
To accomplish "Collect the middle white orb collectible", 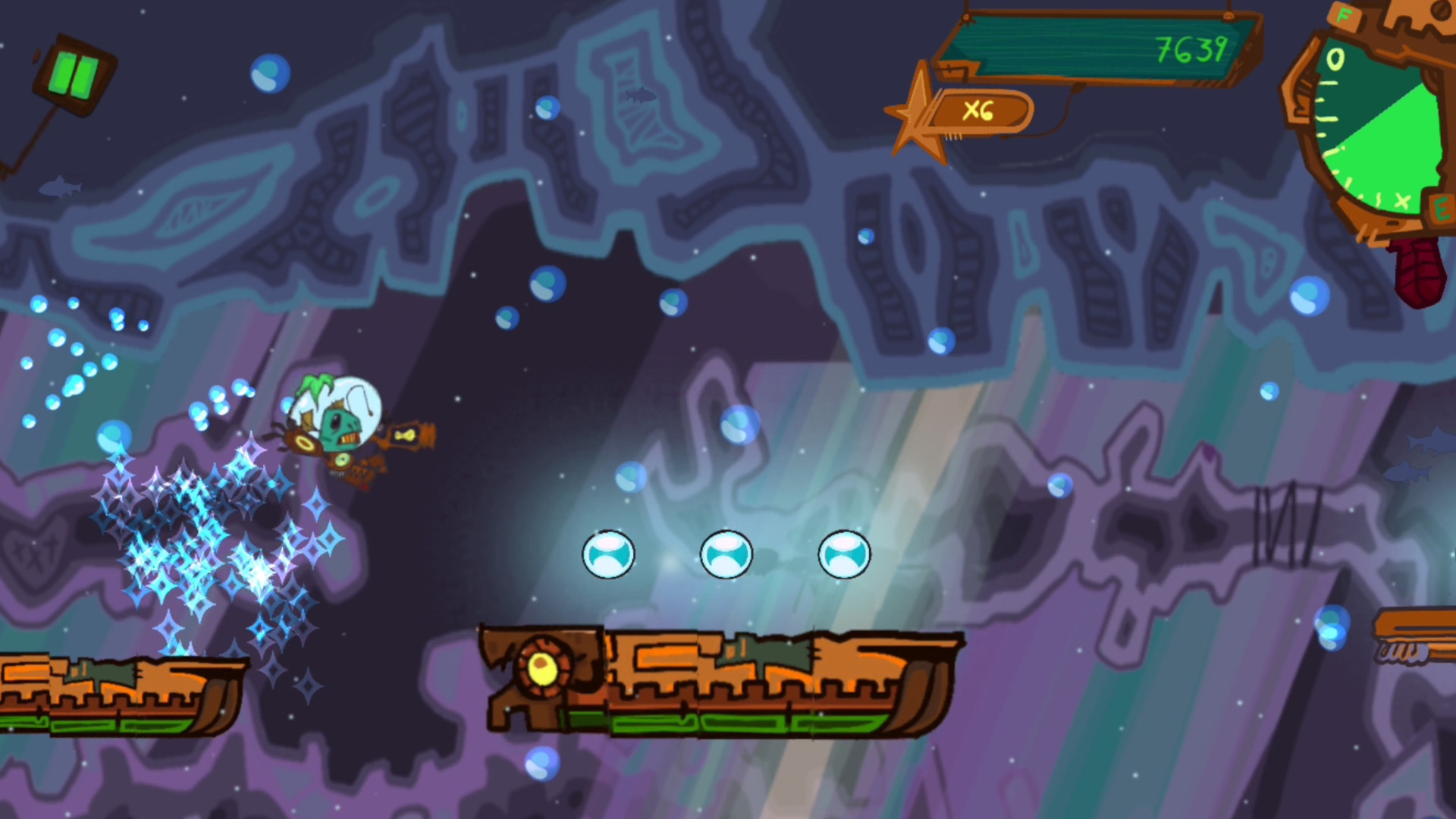I will 726,554.
